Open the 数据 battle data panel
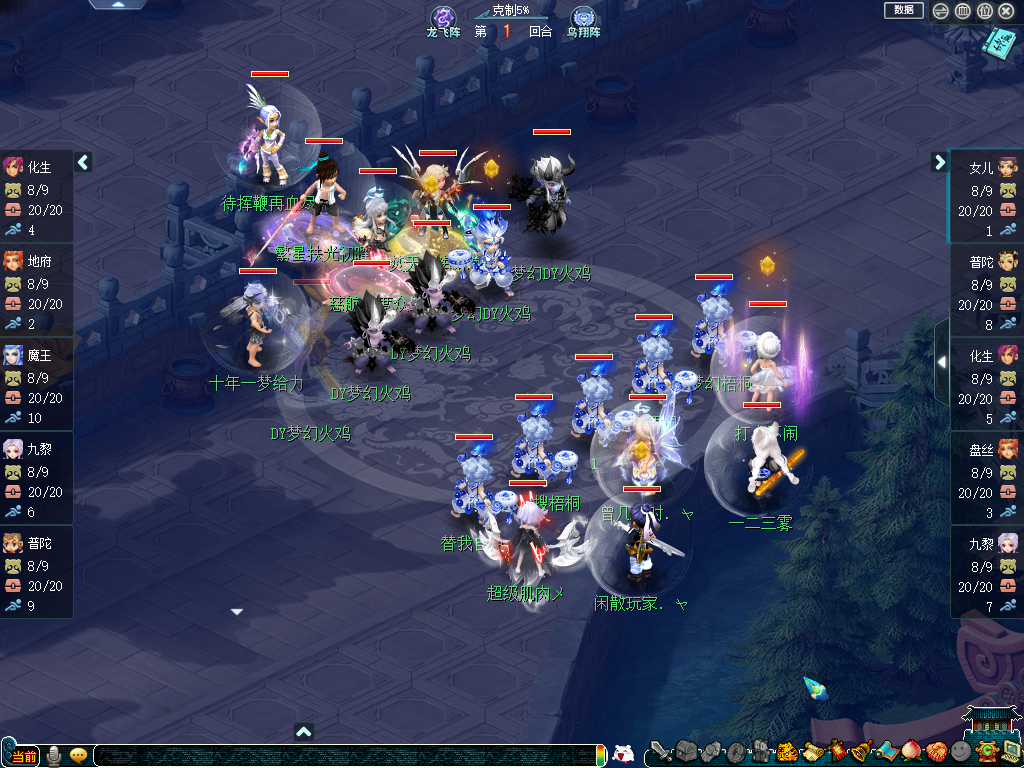 (903, 10)
